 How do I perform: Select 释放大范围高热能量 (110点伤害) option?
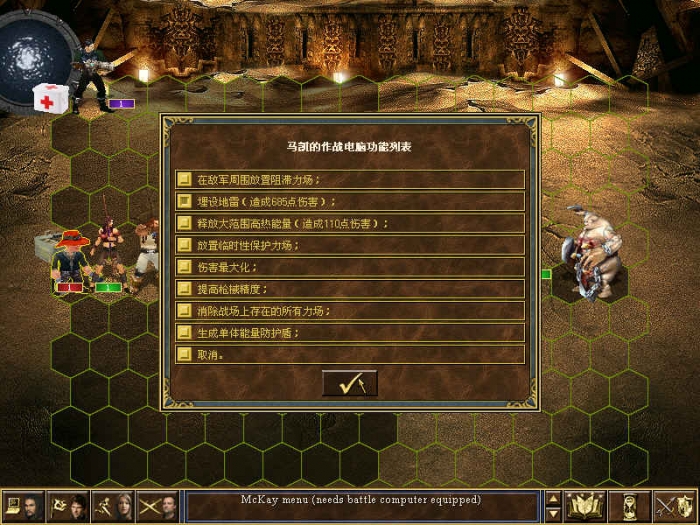point(350,223)
